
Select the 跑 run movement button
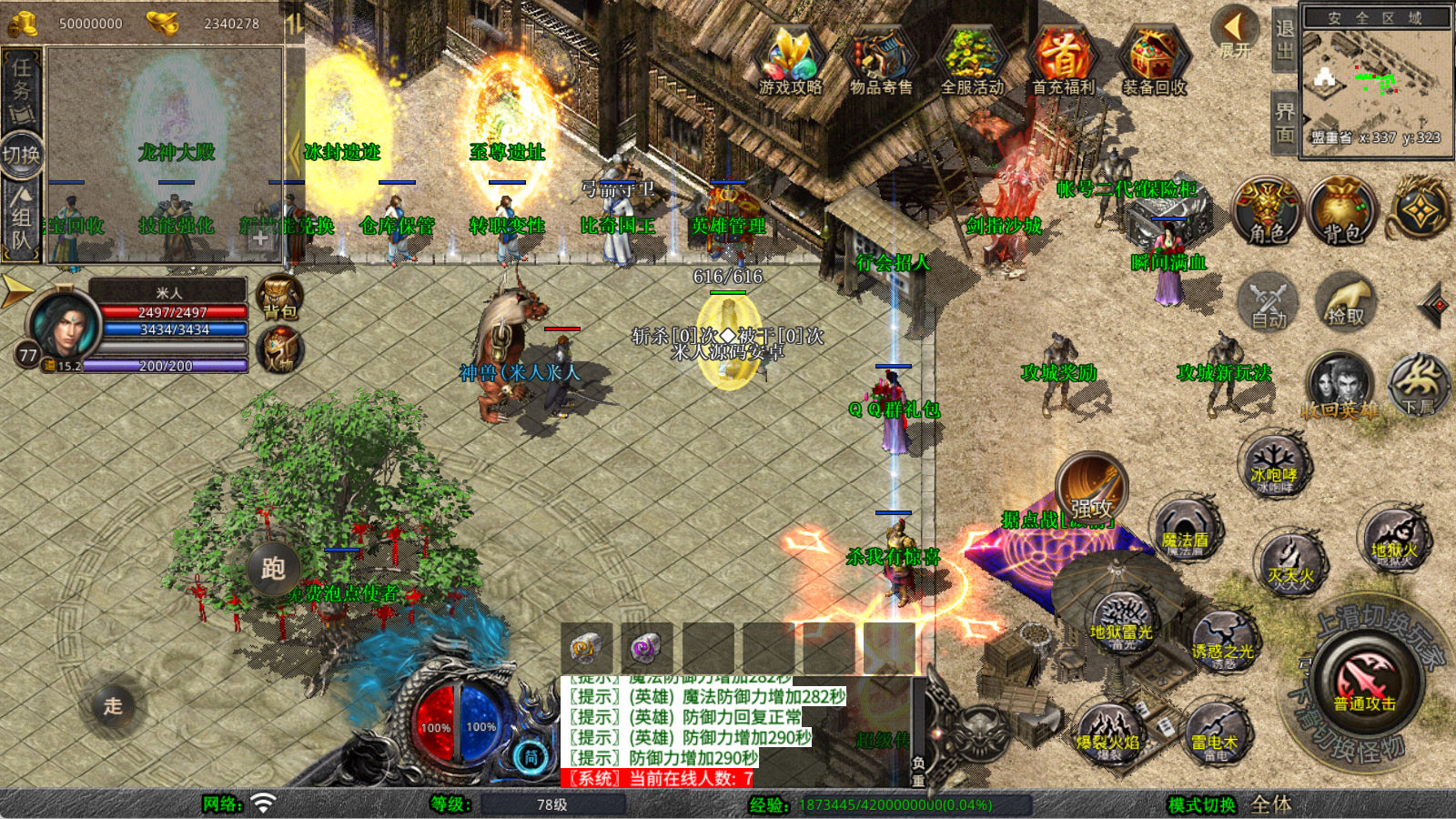(273, 569)
